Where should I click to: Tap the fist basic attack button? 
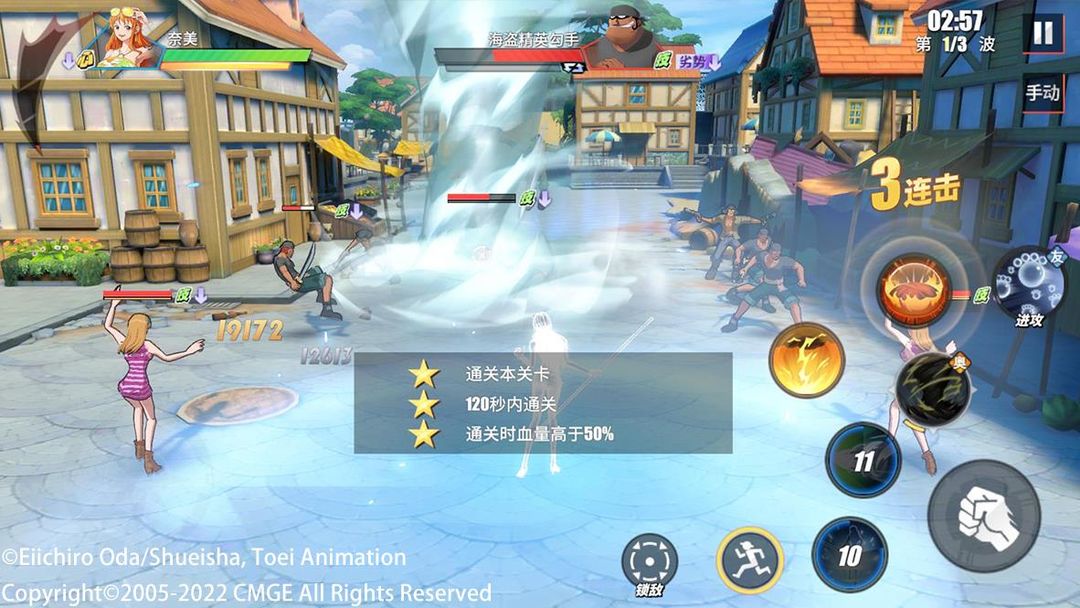[984, 516]
